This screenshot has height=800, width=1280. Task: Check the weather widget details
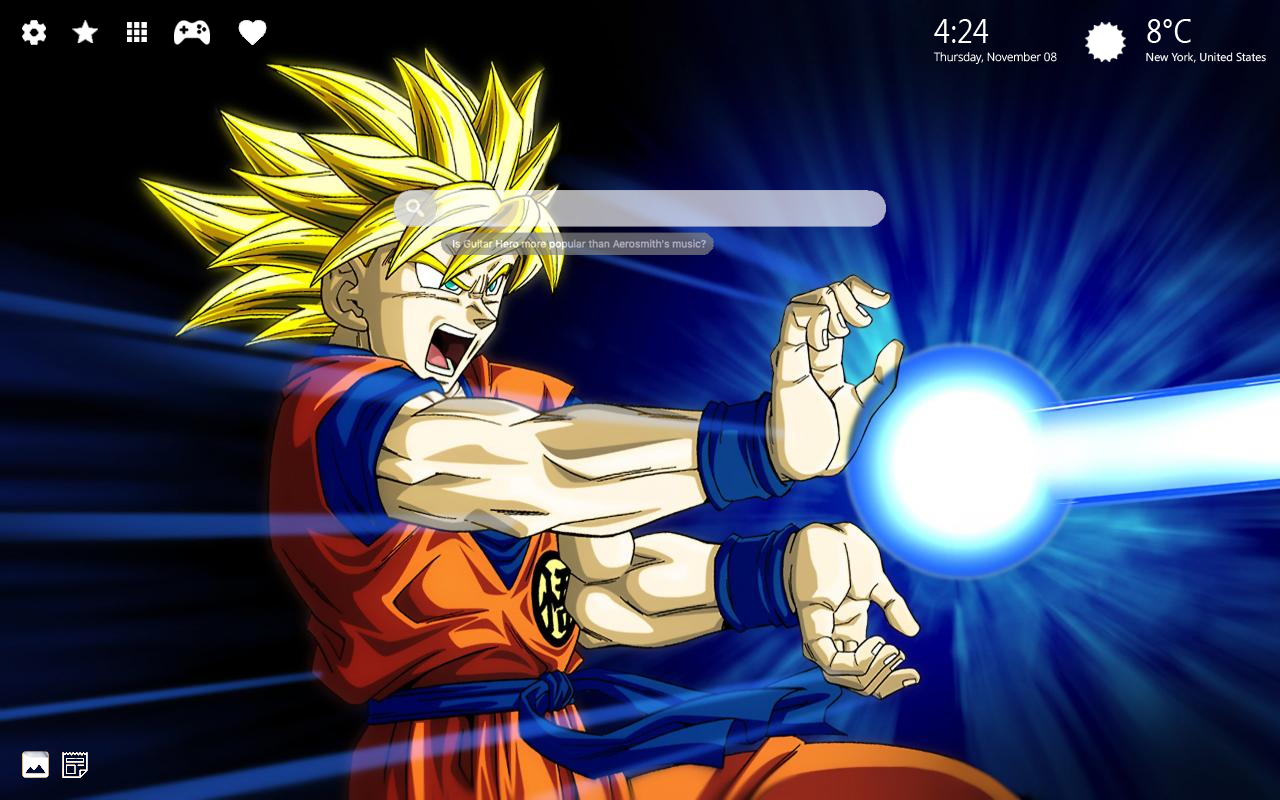pyautogui.click(x=1150, y=40)
